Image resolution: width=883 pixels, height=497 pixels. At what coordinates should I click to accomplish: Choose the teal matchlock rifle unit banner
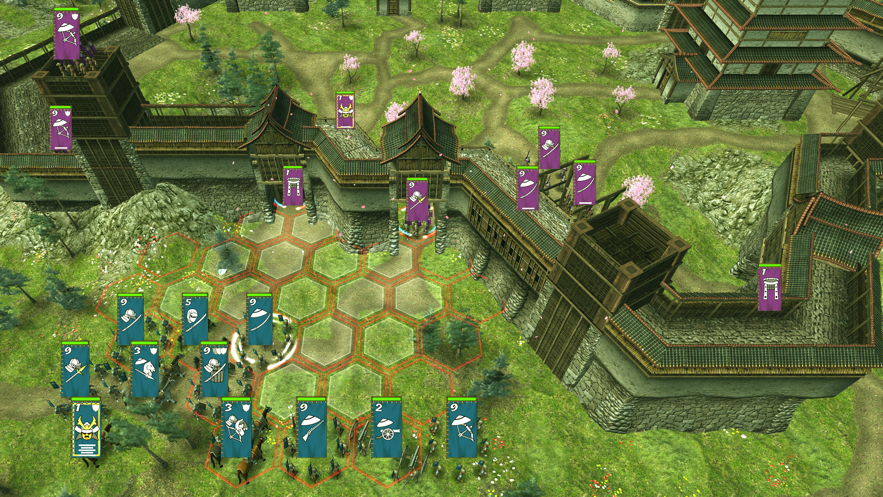(311, 427)
